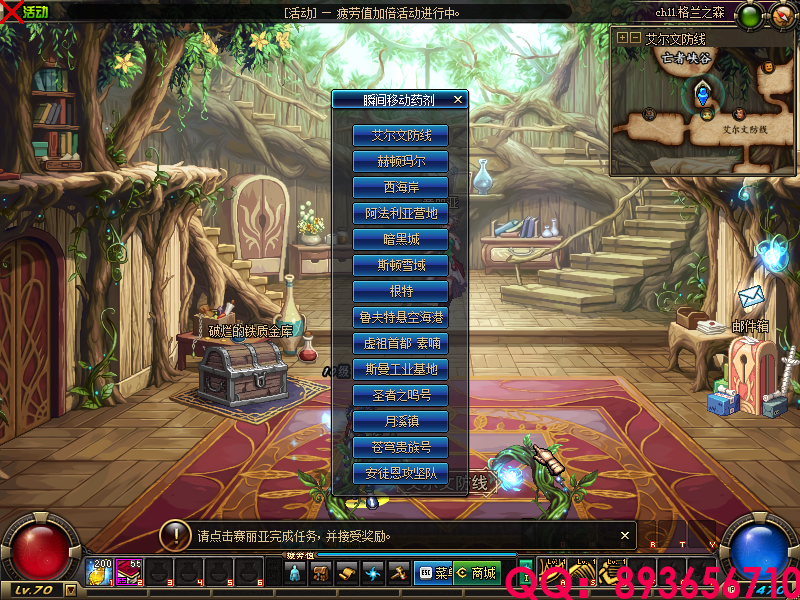
Task: Select the 月溪镇 button
Action: 400,421
